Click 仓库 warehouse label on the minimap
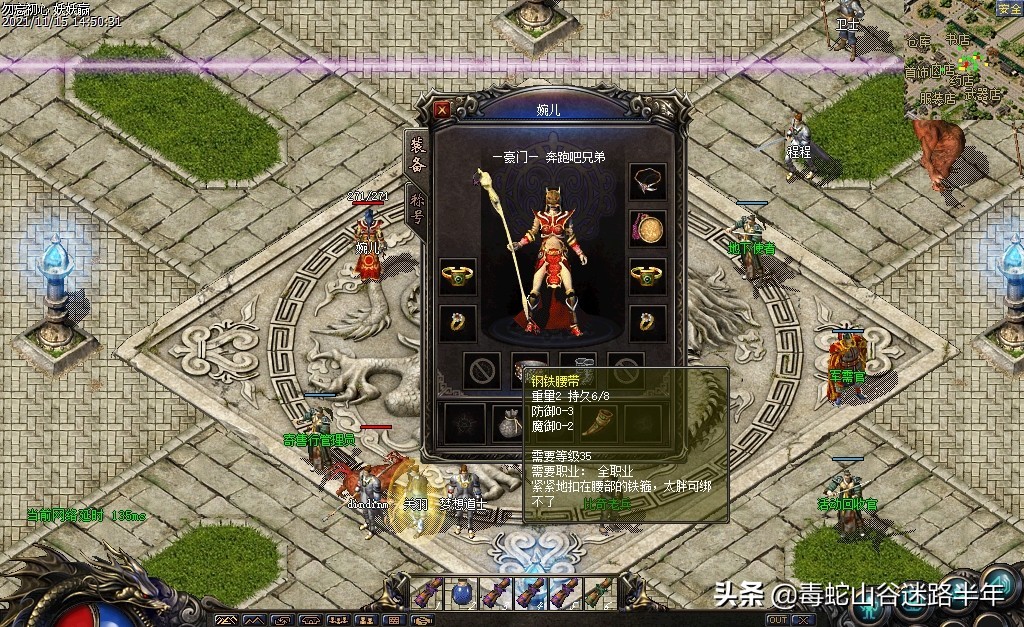This screenshot has width=1024, height=627. pos(918,41)
